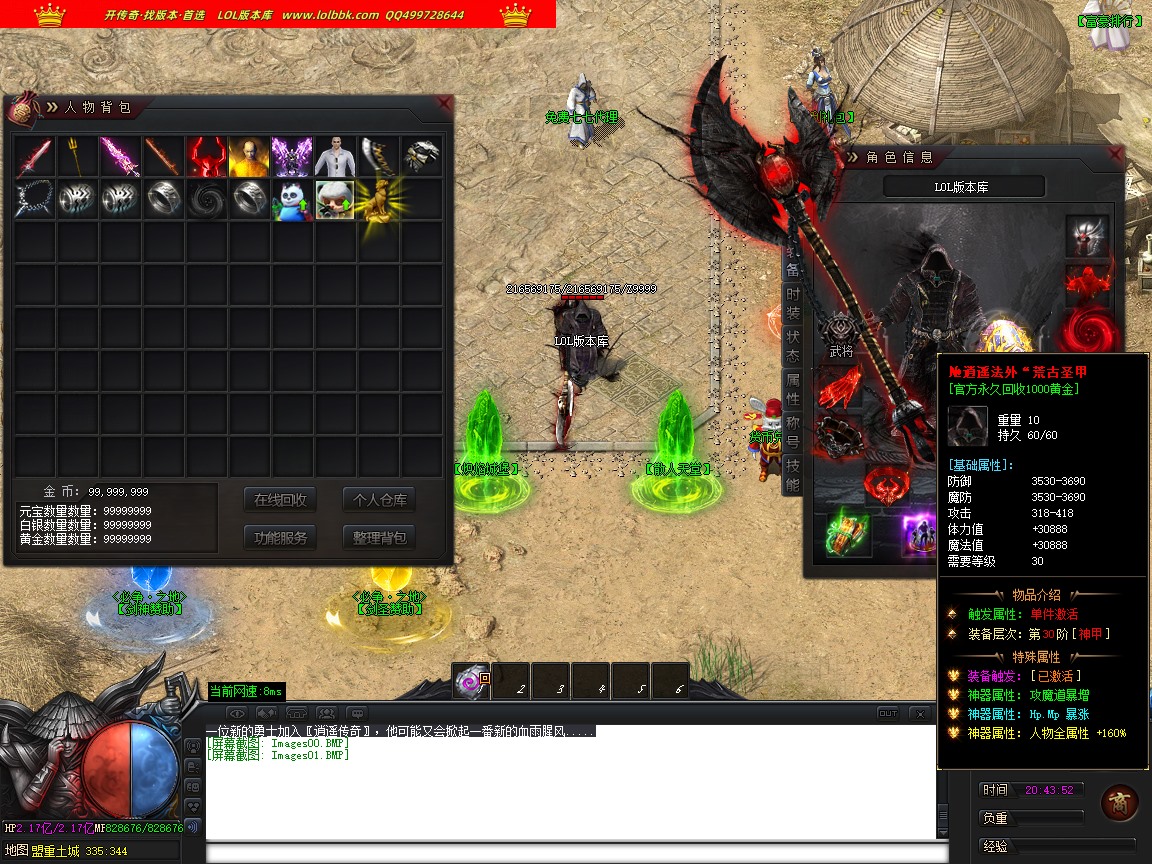Pick the bald monk item icon
Viewport: 1152px width, 864px height.
pos(249,157)
